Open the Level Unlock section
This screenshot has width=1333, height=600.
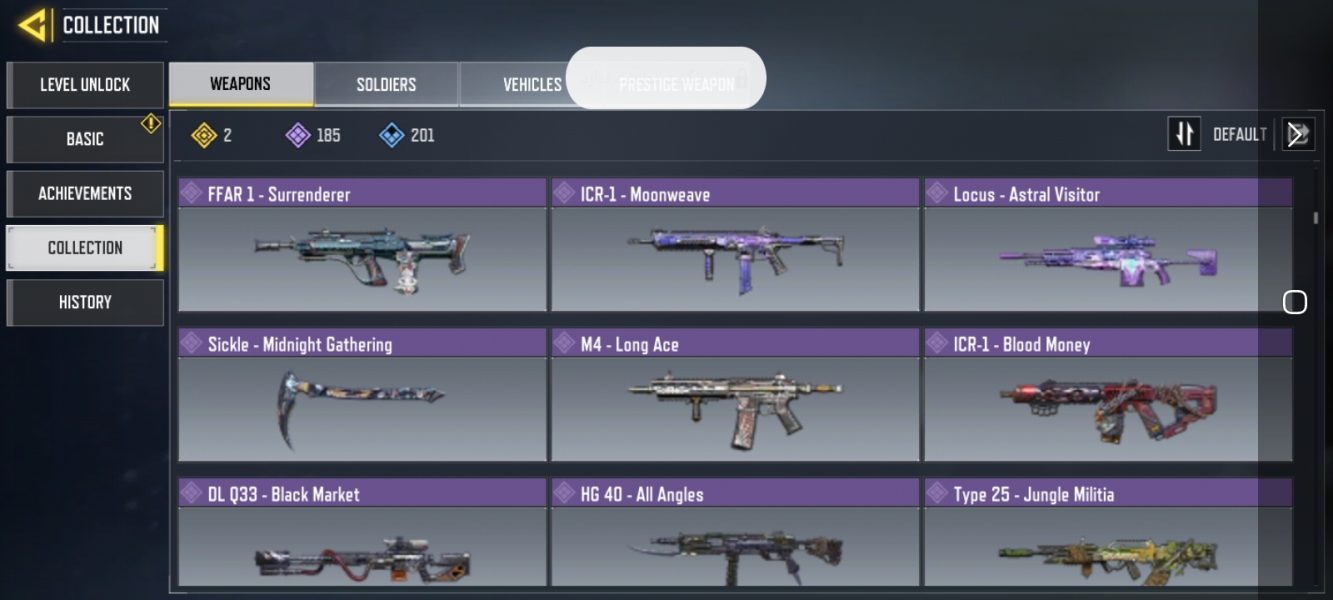pyautogui.click(x=85, y=85)
